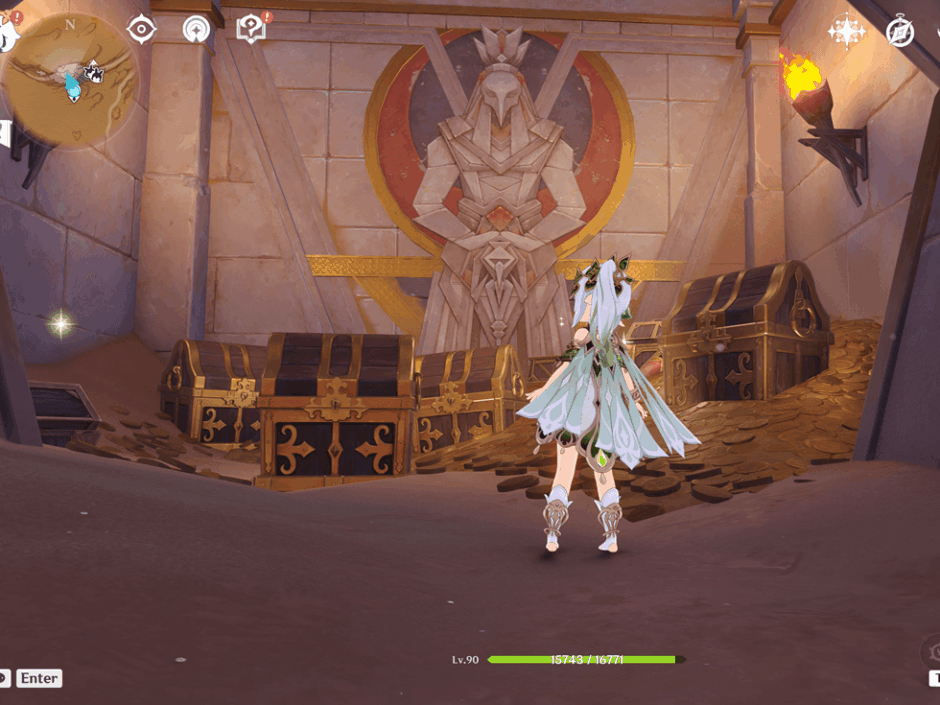Screen dimensions: 940x705
Task: Open the question-mark book tutorial icon
Action: (x=251, y=29)
